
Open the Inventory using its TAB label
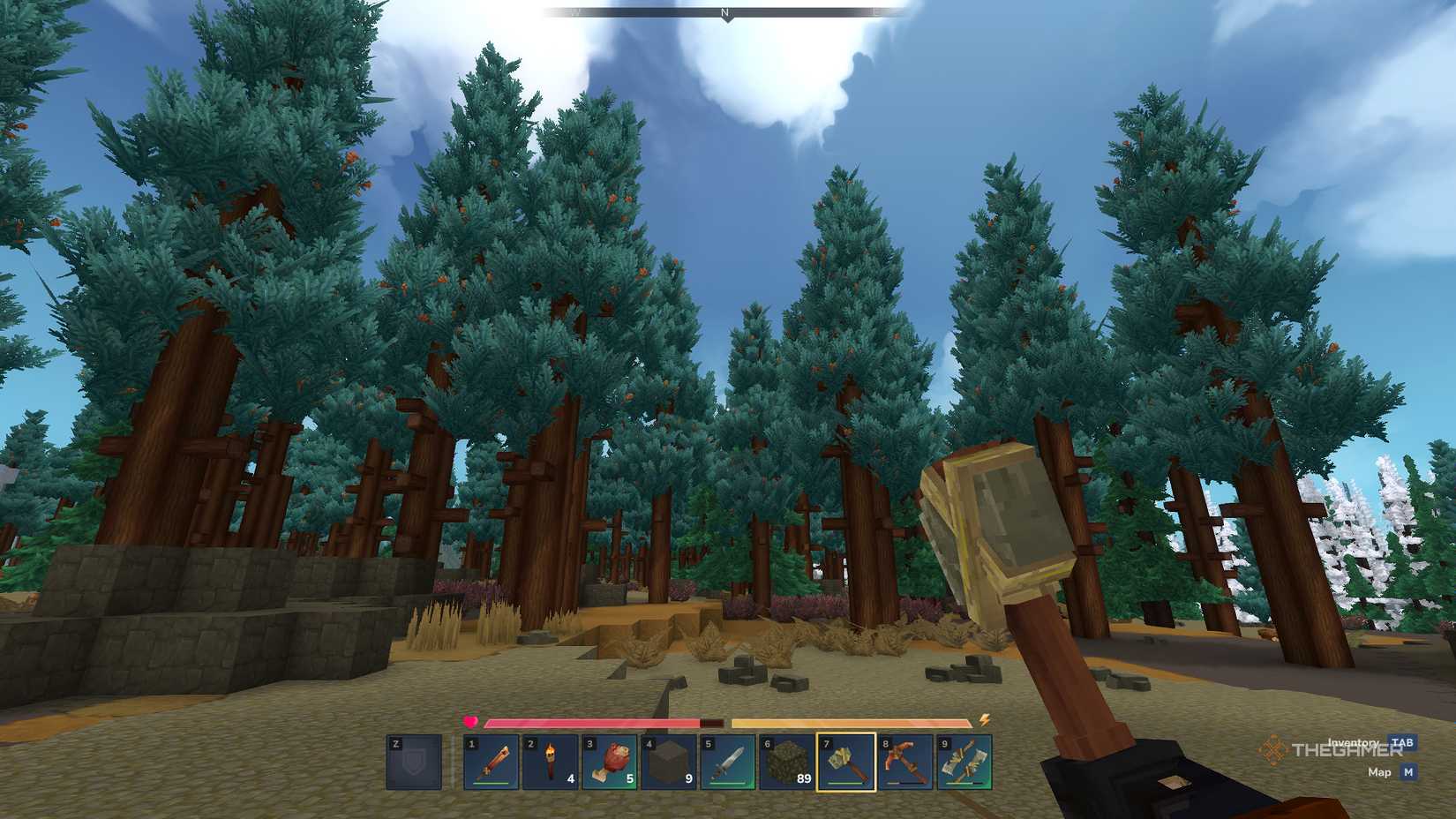(1402, 742)
